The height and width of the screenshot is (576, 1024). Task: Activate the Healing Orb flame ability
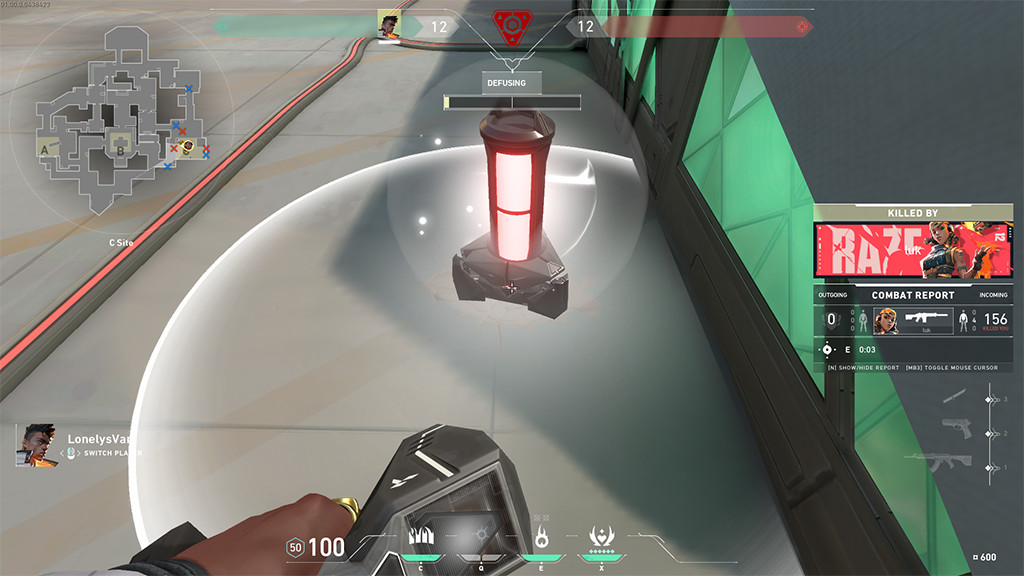[541, 536]
